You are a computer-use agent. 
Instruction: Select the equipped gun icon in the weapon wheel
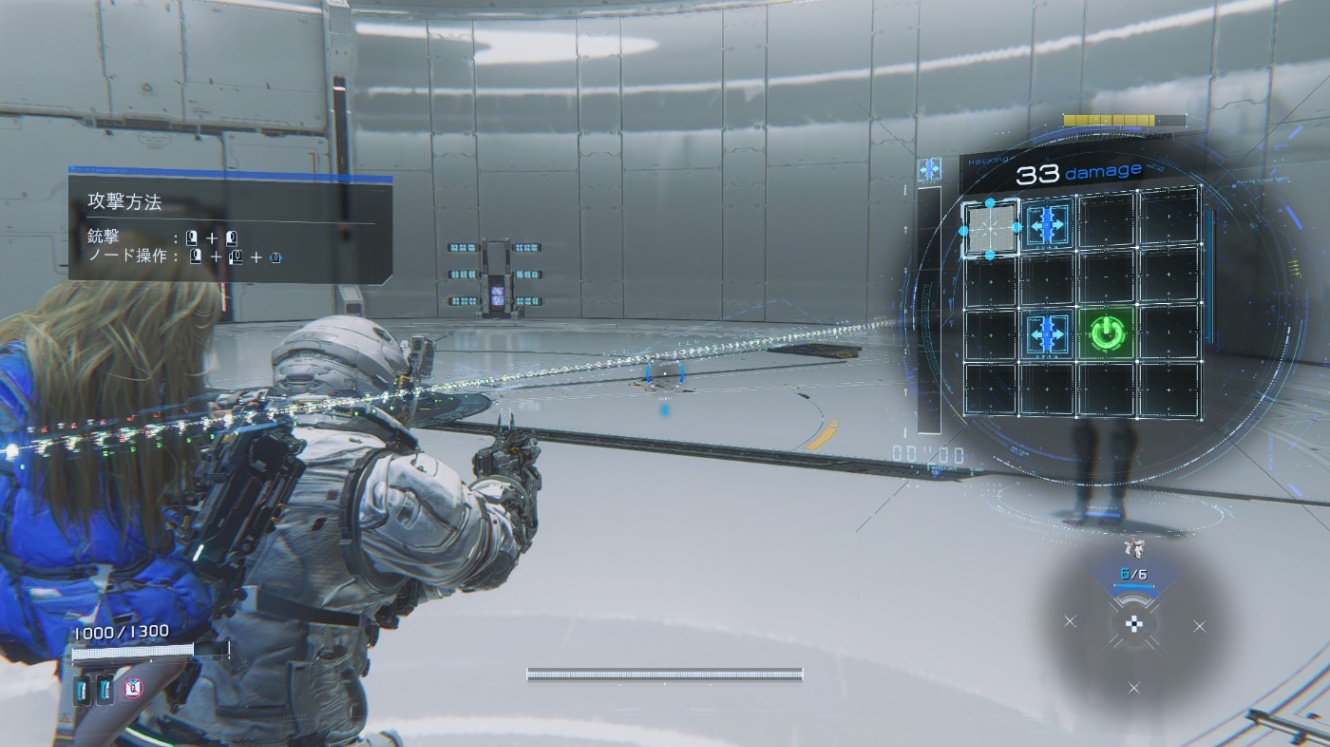coord(1134,547)
